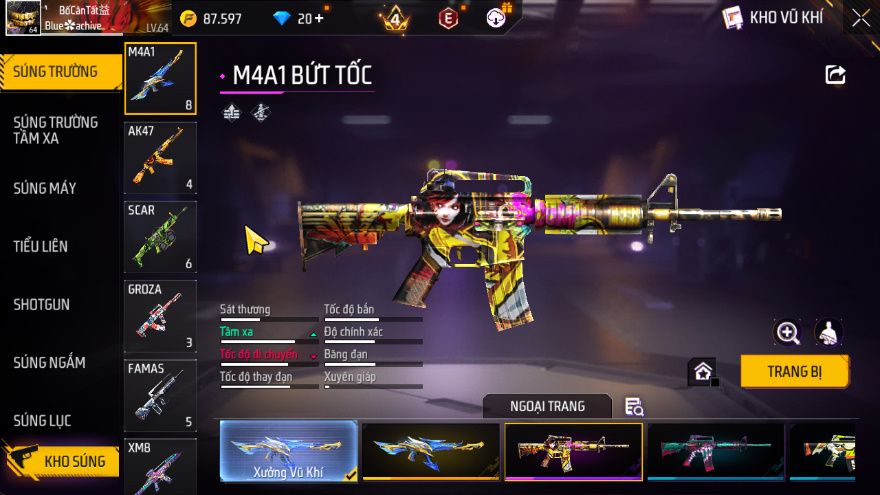This screenshot has height=495, width=880.
Task: Show the Tiểu Liên weapon category
Action: point(42,246)
